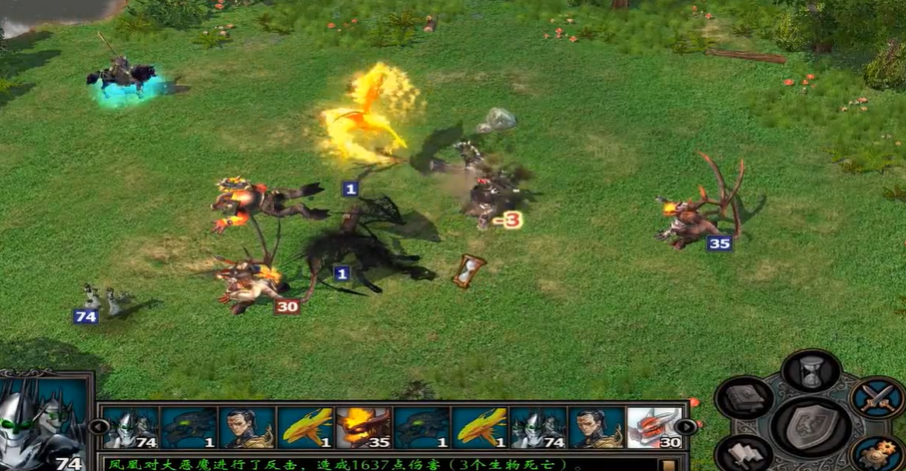The image size is (906, 471).
Task: Select the initiative bar portrait numbered 30
Action: pos(654,427)
